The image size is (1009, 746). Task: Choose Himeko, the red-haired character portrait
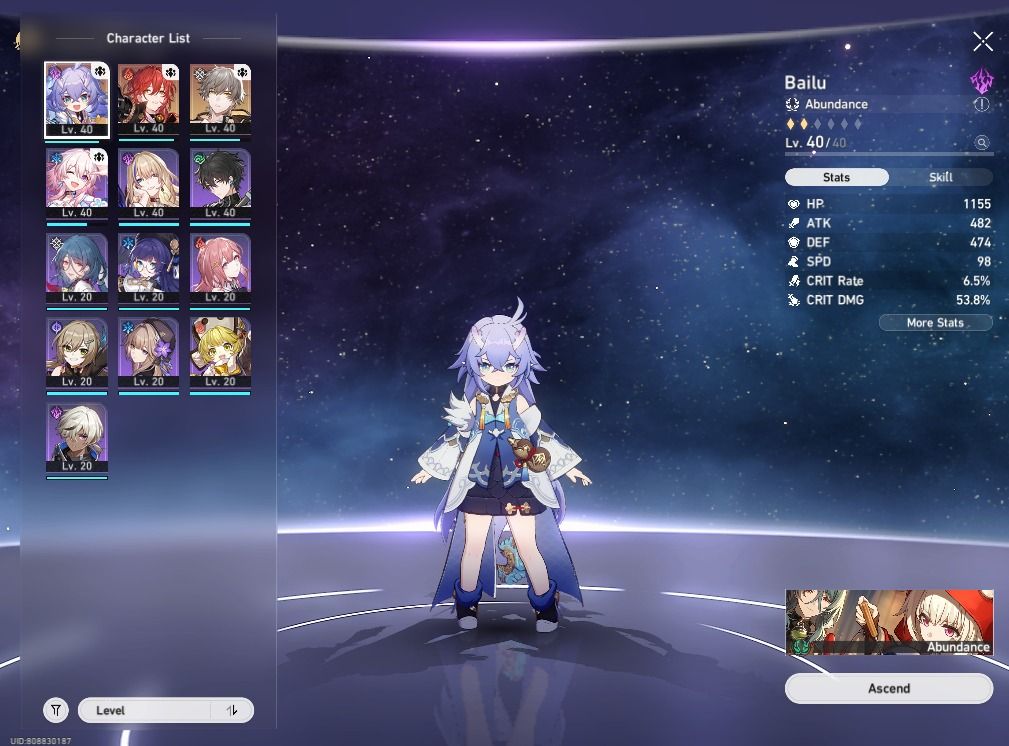[148, 99]
